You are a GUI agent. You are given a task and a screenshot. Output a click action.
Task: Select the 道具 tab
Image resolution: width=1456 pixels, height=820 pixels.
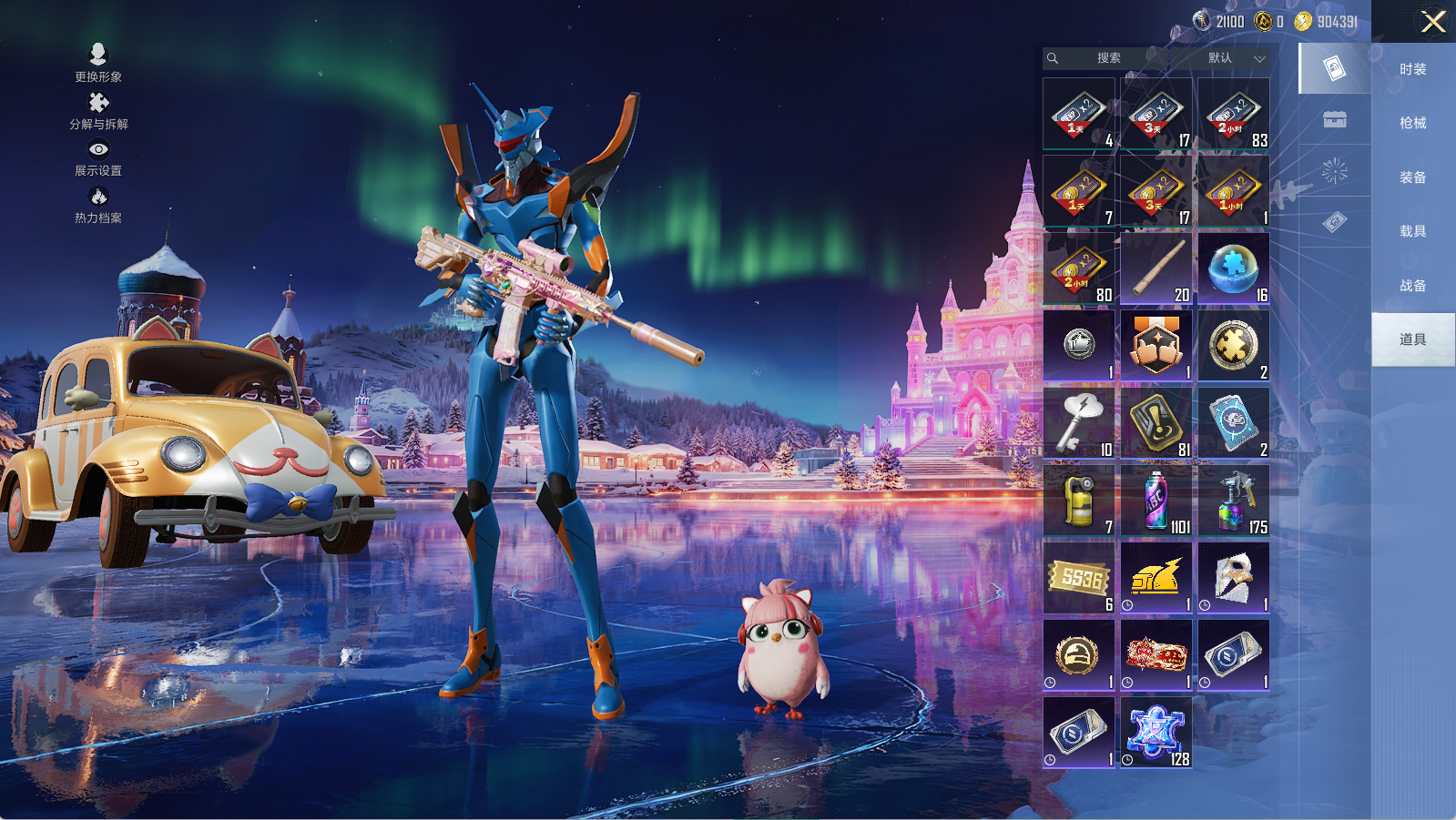(1412, 339)
